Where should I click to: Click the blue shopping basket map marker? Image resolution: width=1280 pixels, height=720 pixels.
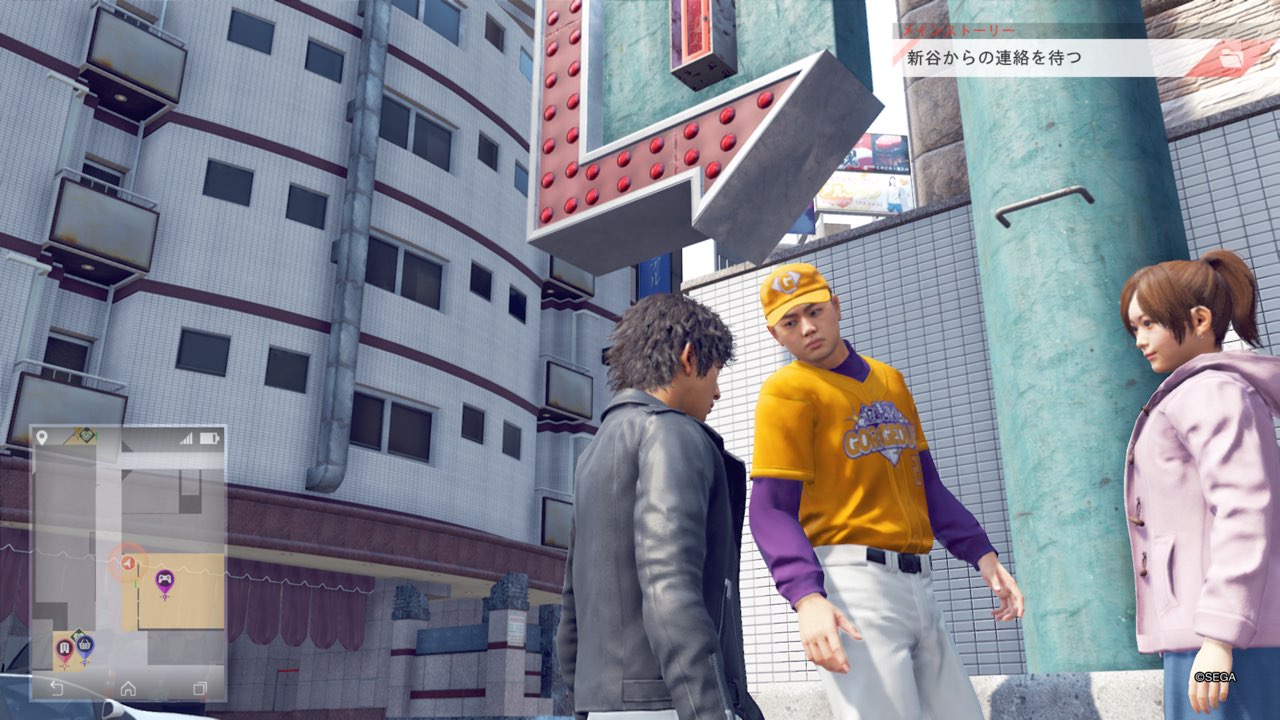point(85,645)
